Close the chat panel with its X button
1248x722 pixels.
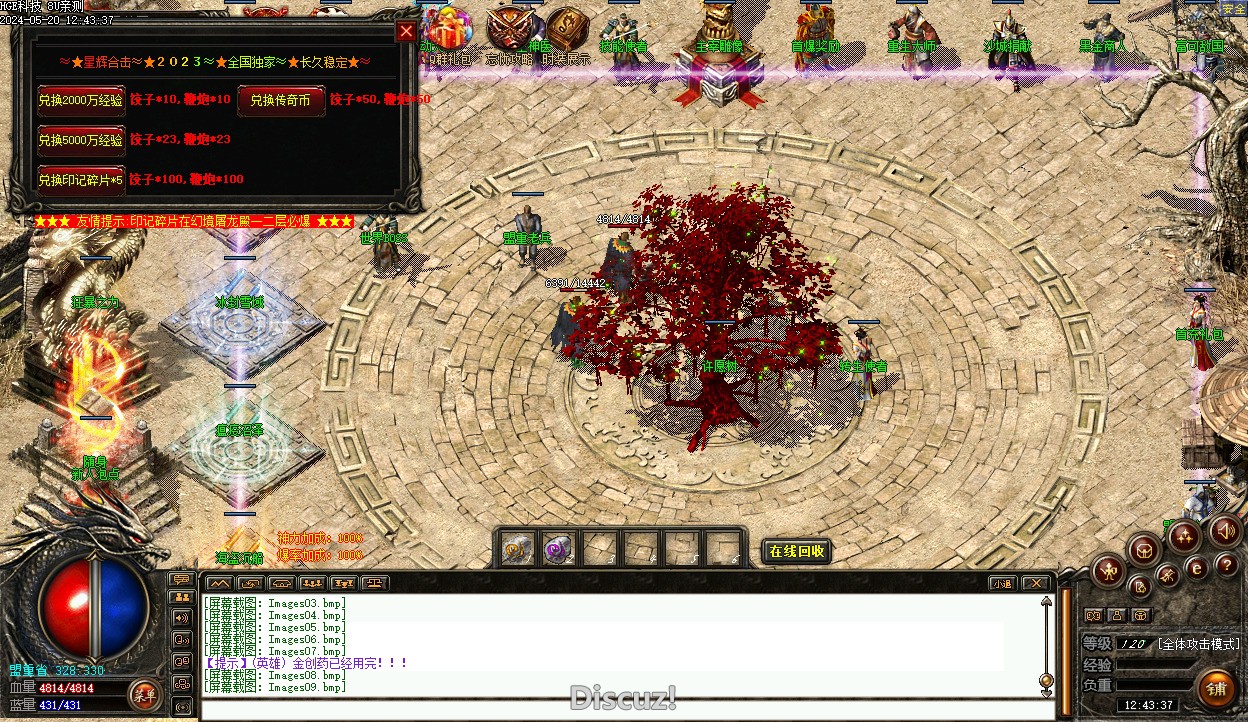point(1037,583)
